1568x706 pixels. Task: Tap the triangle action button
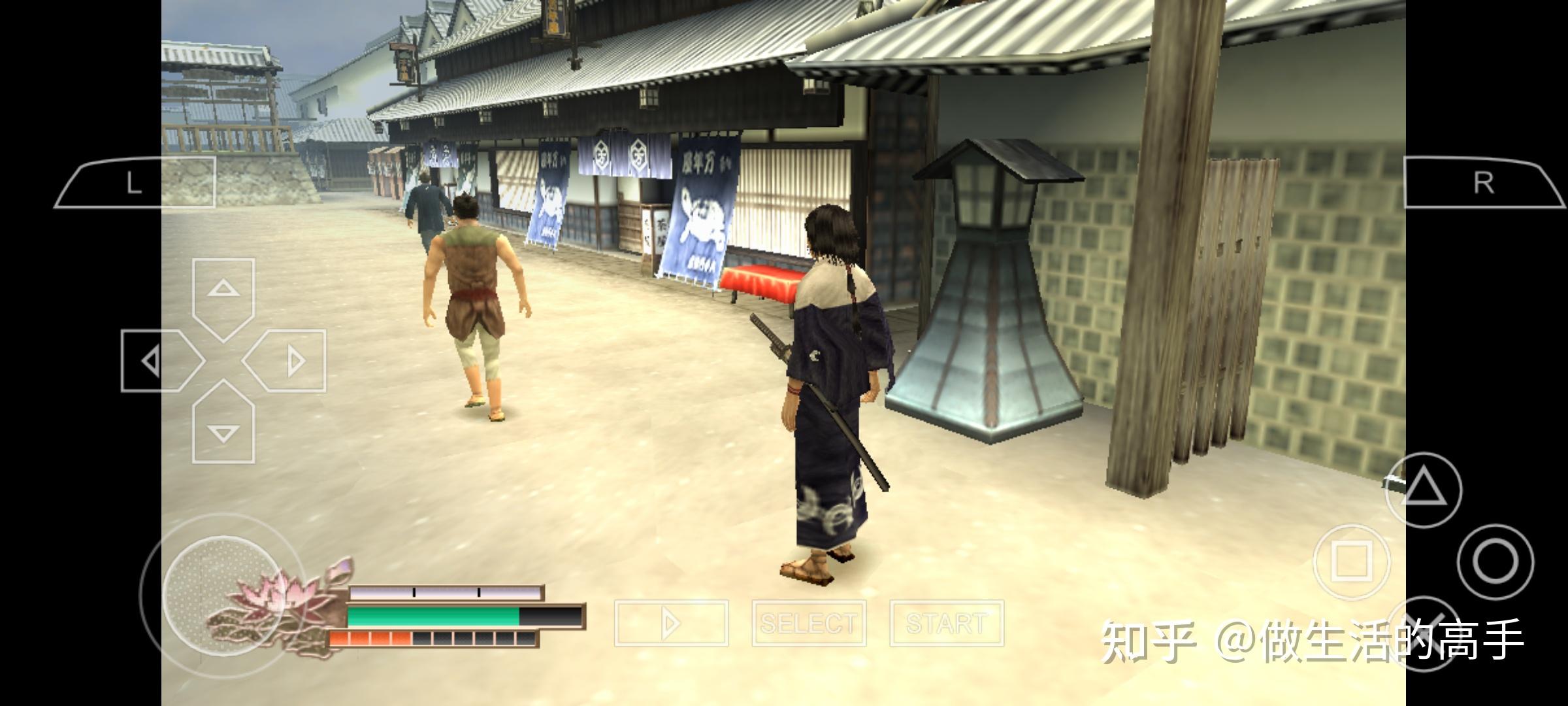[x=1423, y=490]
